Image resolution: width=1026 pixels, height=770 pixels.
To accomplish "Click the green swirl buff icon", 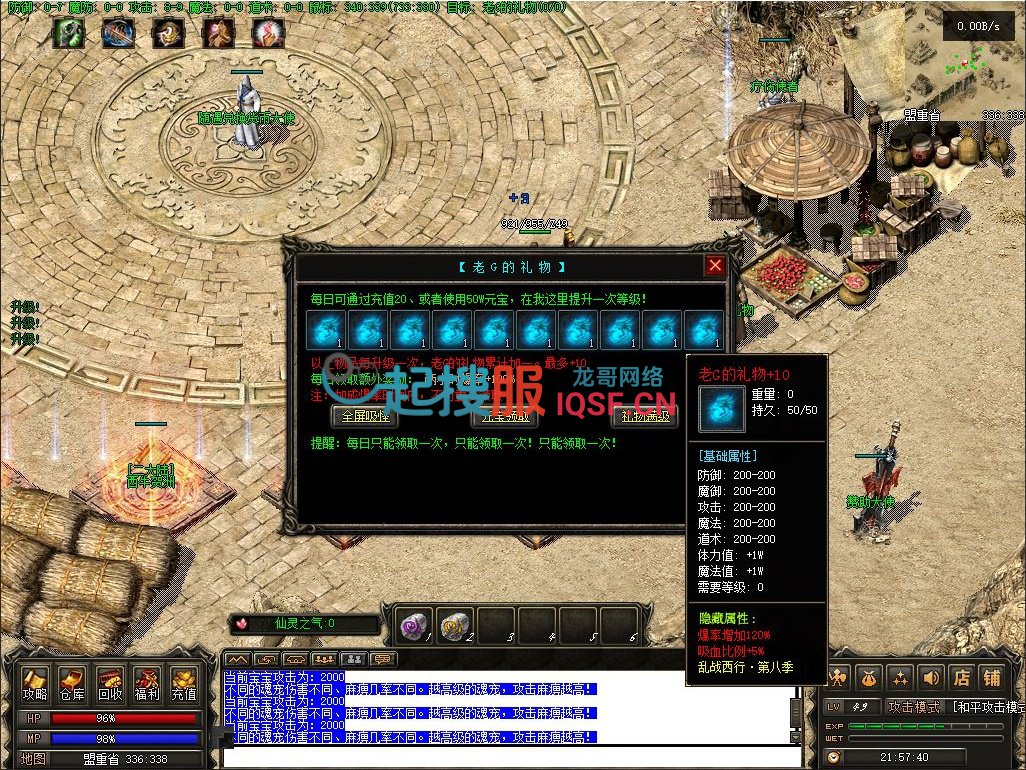I will pyautogui.click(x=68, y=33).
